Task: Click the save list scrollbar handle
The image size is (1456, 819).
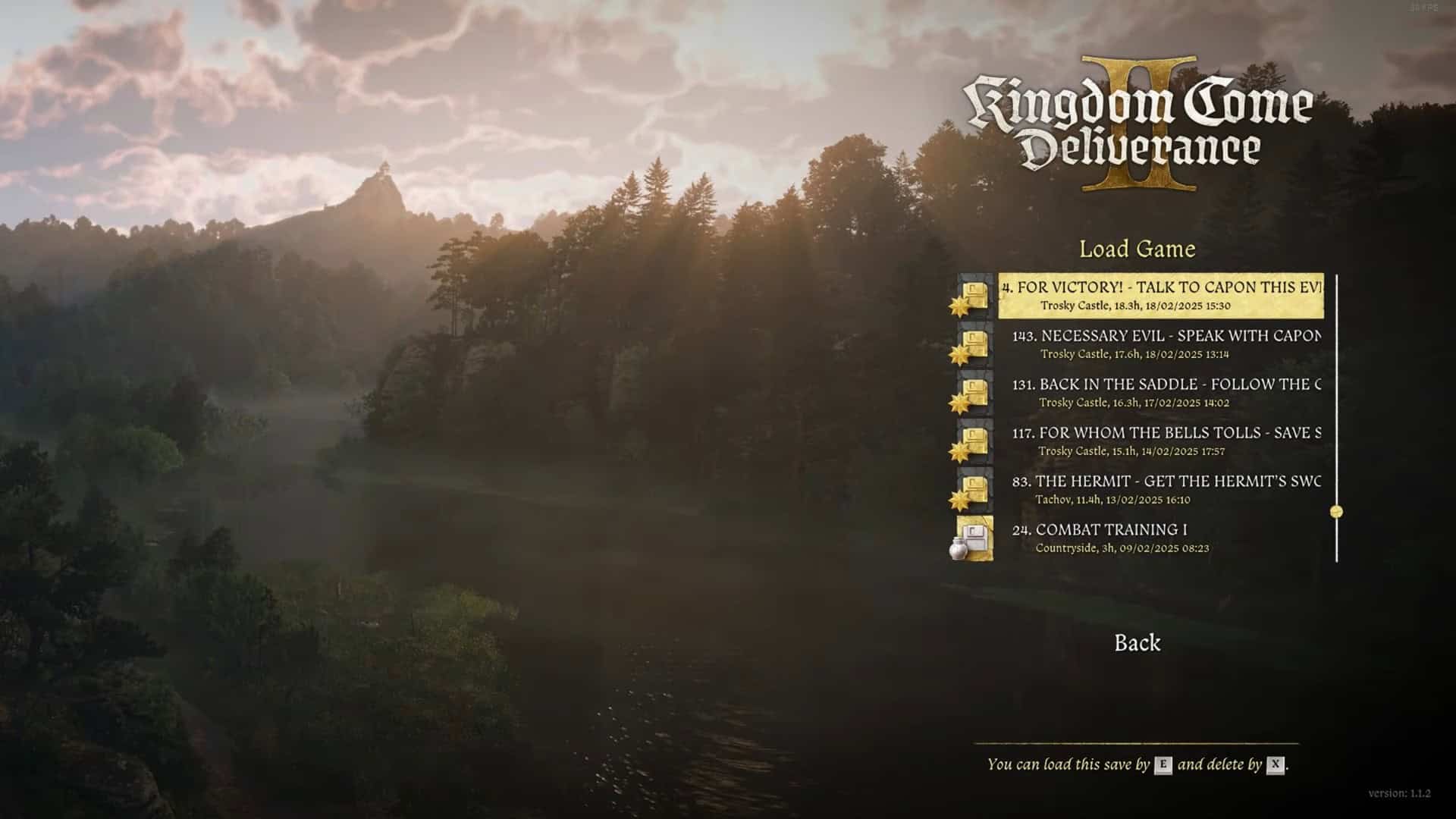Action: pos(1336,512)
